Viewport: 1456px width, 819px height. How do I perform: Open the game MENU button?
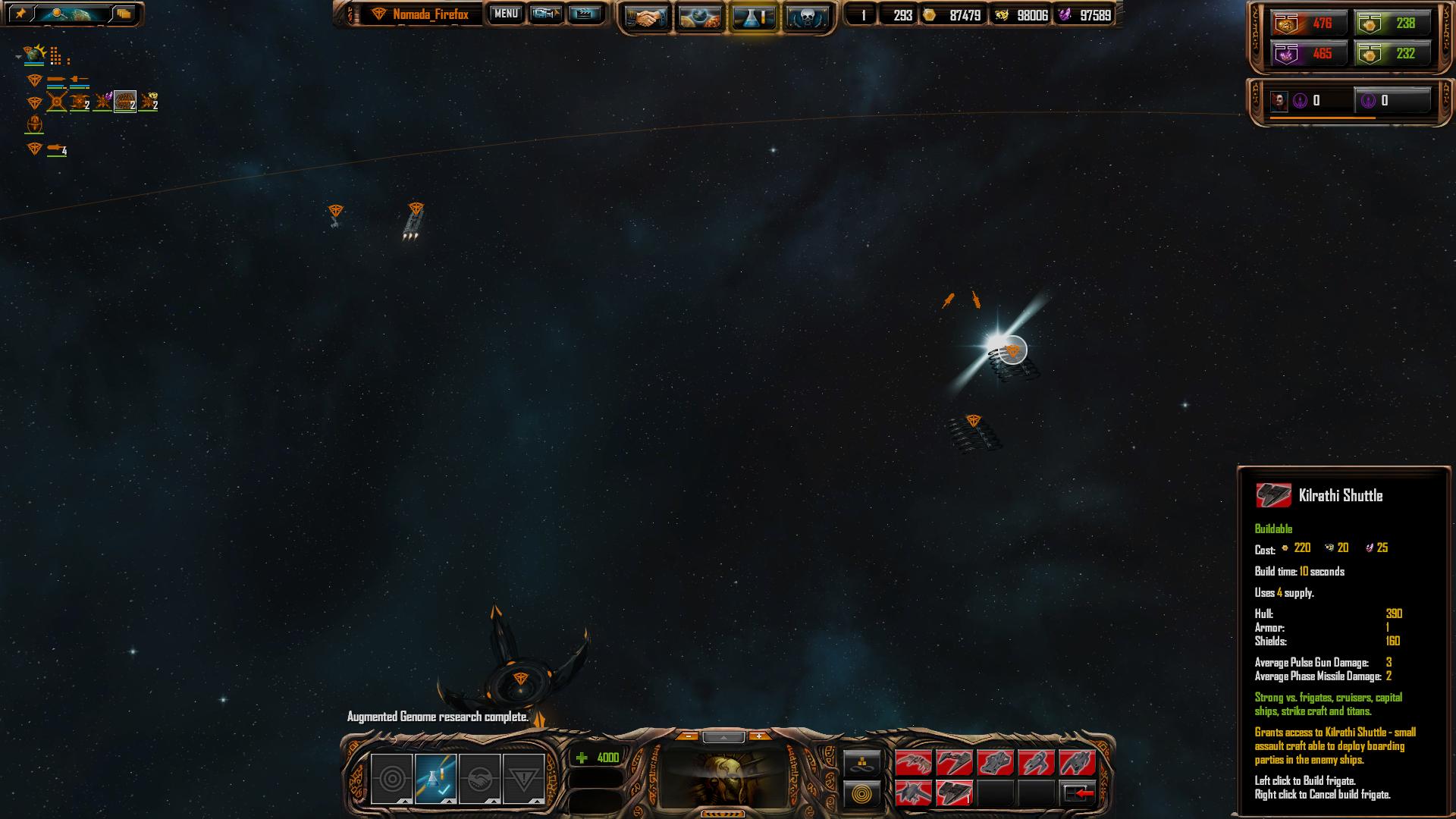(506, 14)
